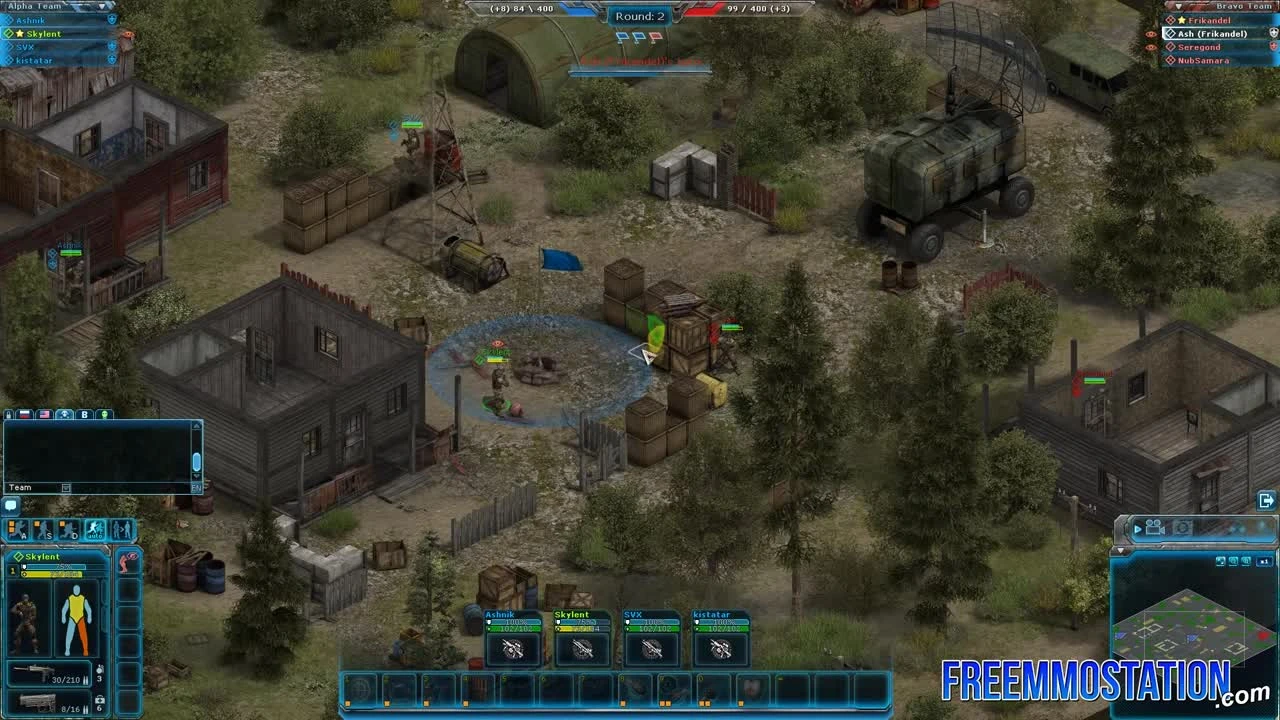1280x720 pixels.
Task: Open the Team chat channel dropdown
Action: (66, 487)
